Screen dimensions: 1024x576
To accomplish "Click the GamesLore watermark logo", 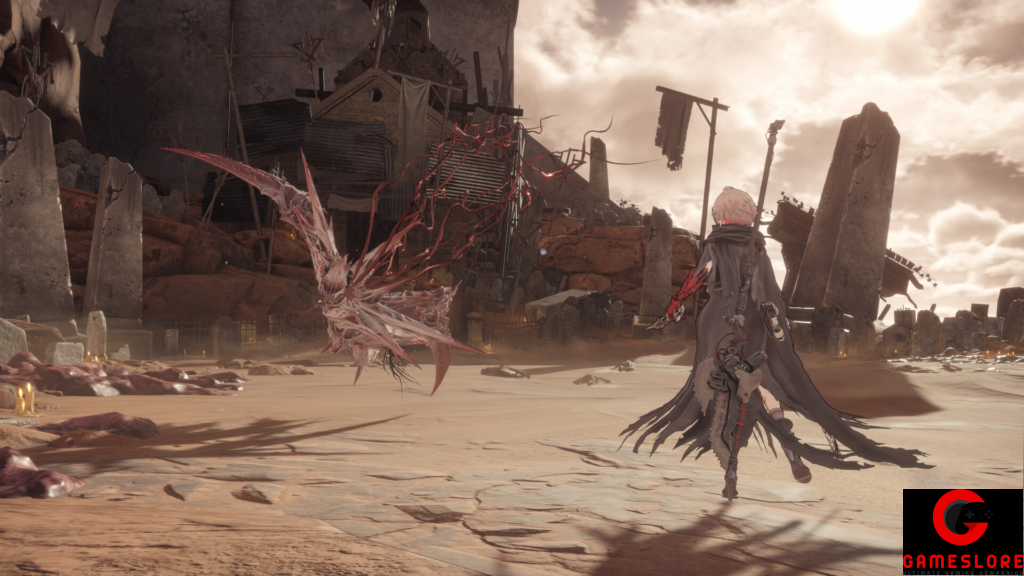I will pos(962,531).
